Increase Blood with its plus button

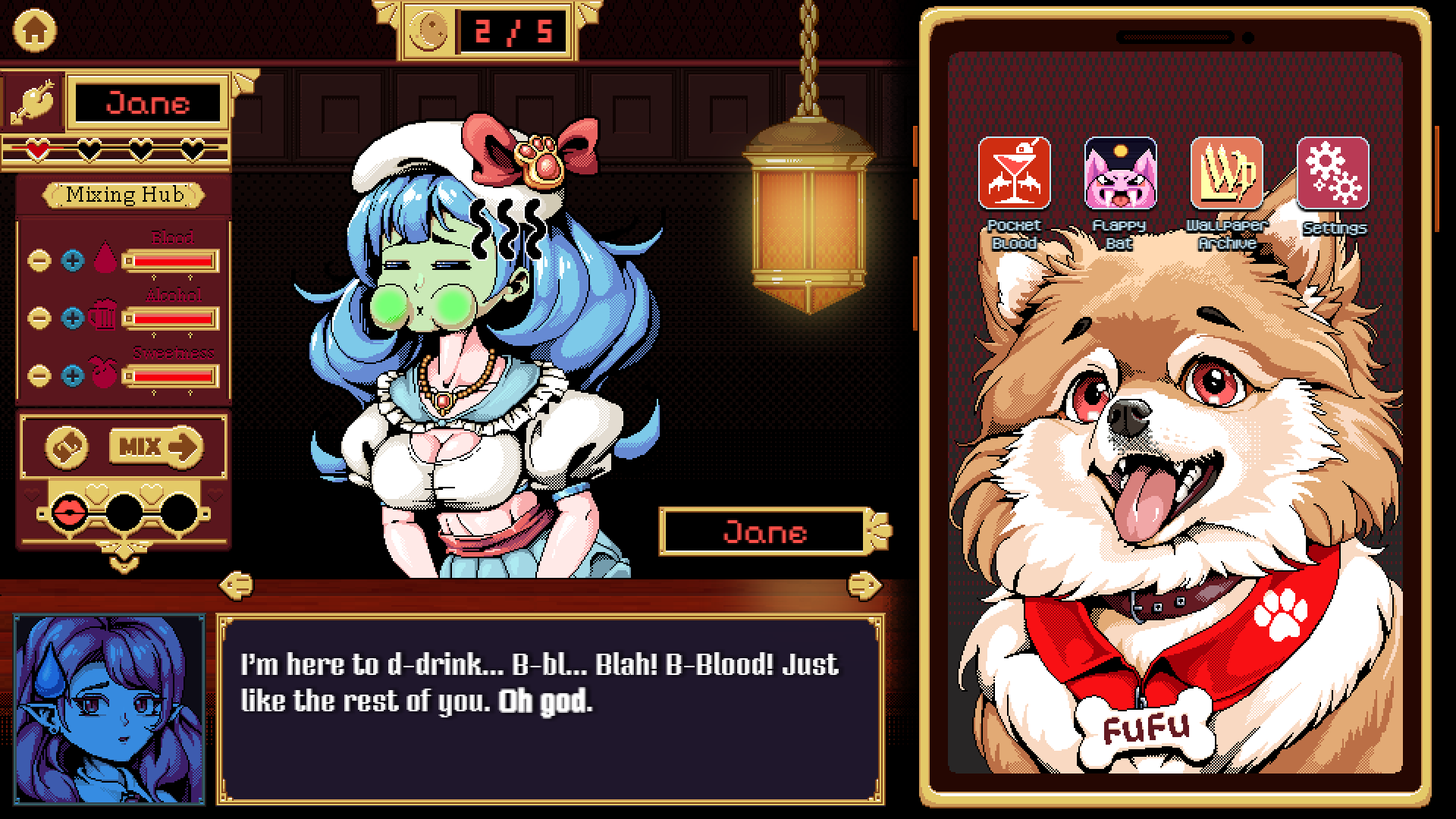click(74, 260)
